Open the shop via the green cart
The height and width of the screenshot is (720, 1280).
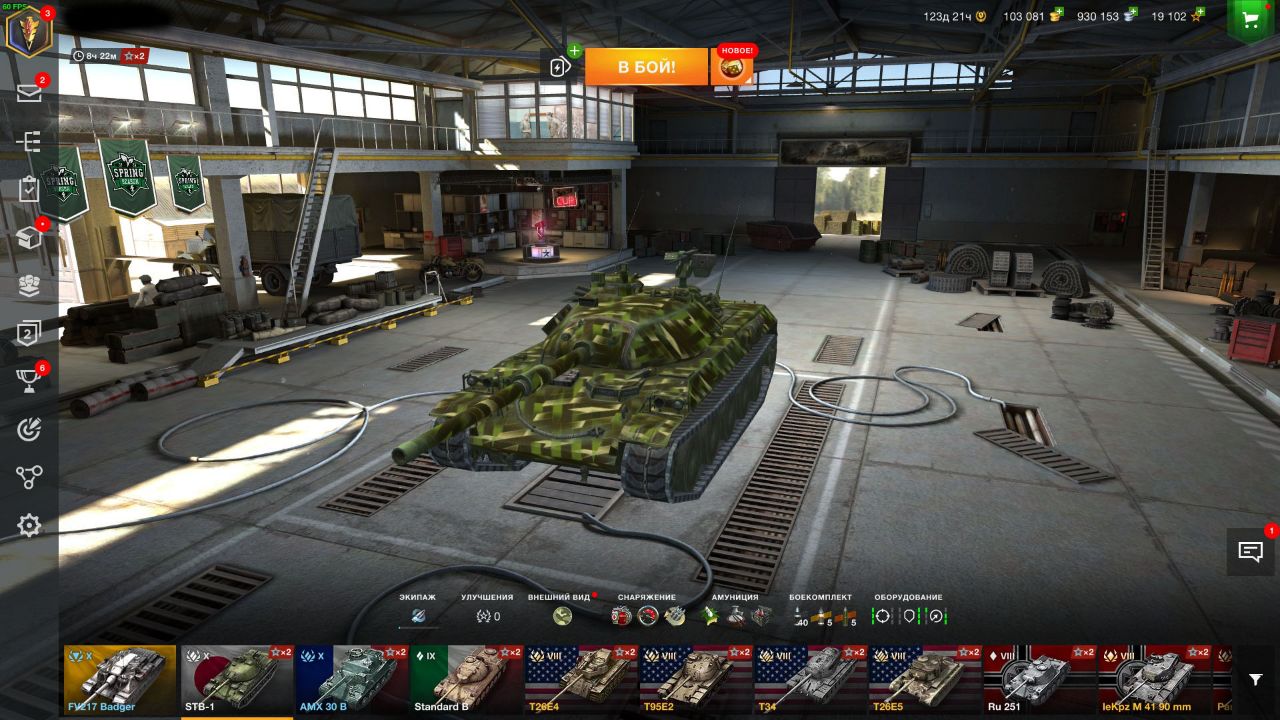click(1249, 18)
